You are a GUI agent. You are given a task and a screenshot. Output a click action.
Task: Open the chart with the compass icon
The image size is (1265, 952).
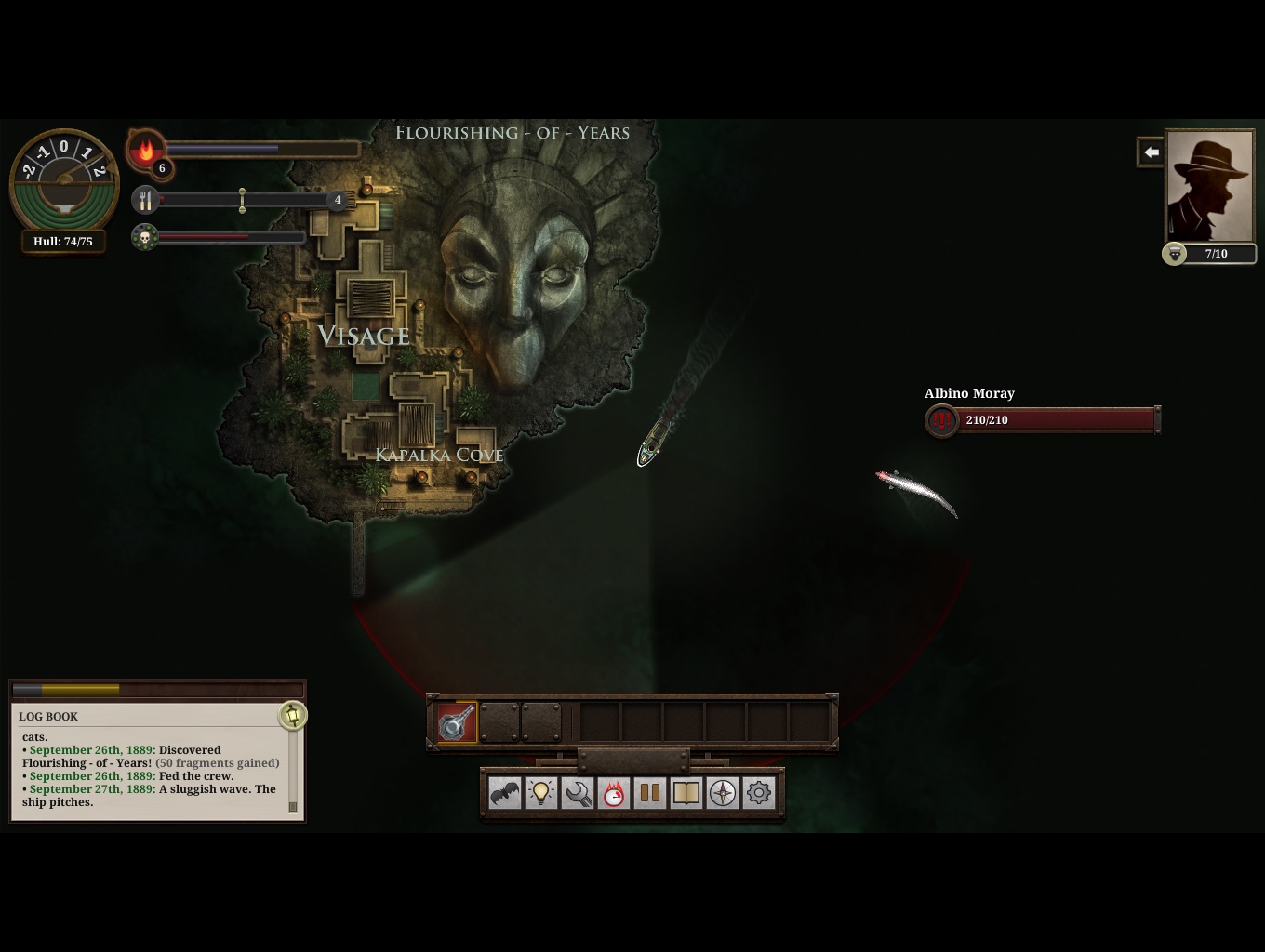click(x=723, y=793)
